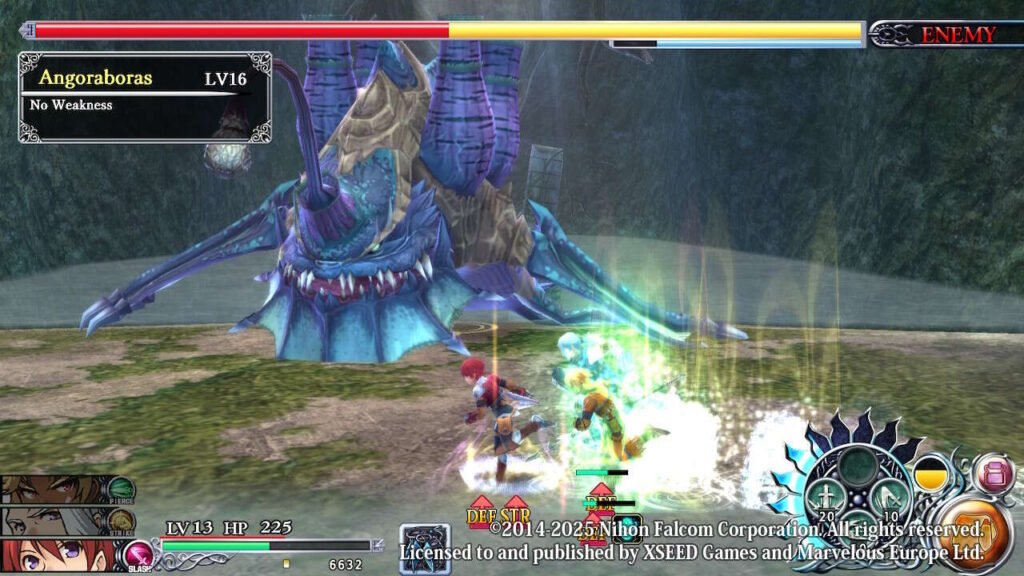This screenshot has height=576, width=1024.
Task: Tap the yellow half-filled extra gauge orb
Action: click(x=932, y=473)
